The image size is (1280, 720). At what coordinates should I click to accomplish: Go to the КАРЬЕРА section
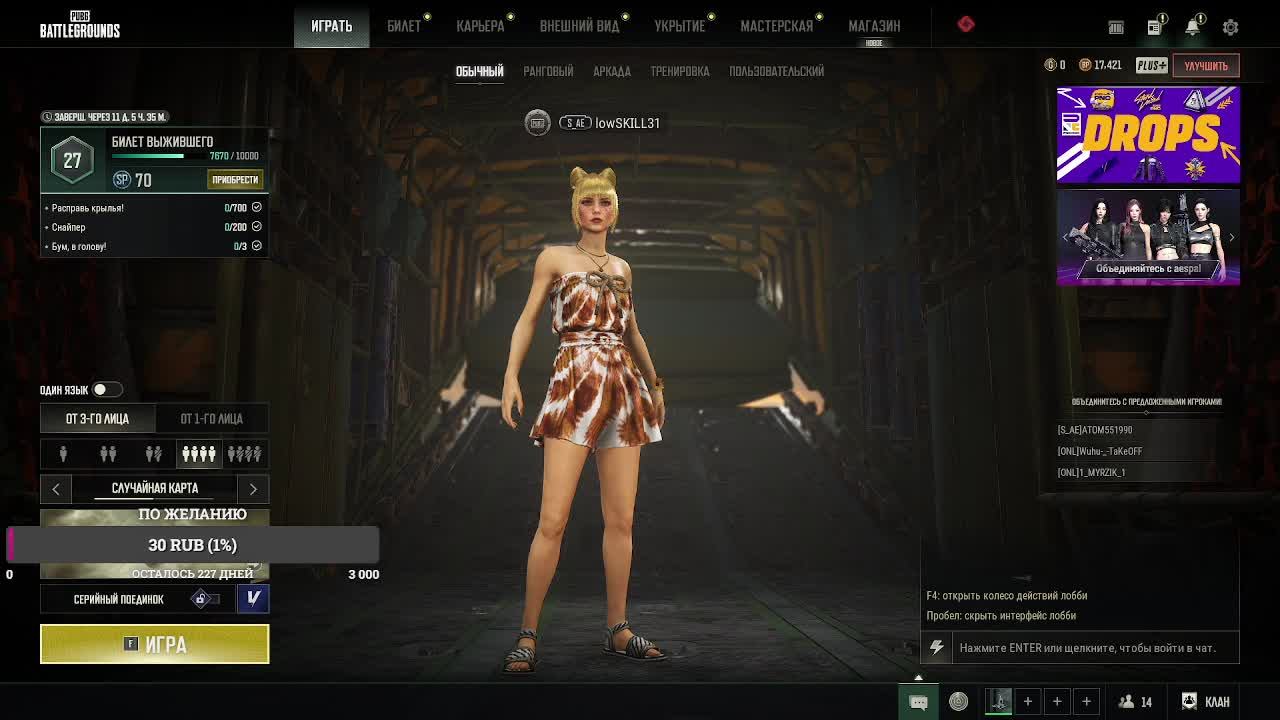(480, 26)
